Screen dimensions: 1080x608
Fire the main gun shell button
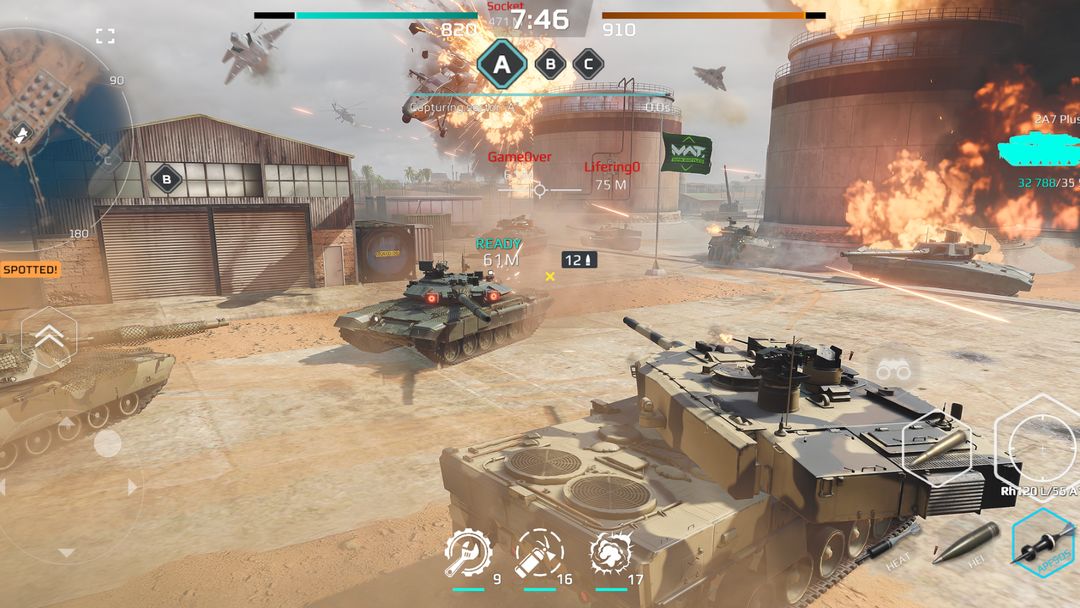tap(938, 447)
